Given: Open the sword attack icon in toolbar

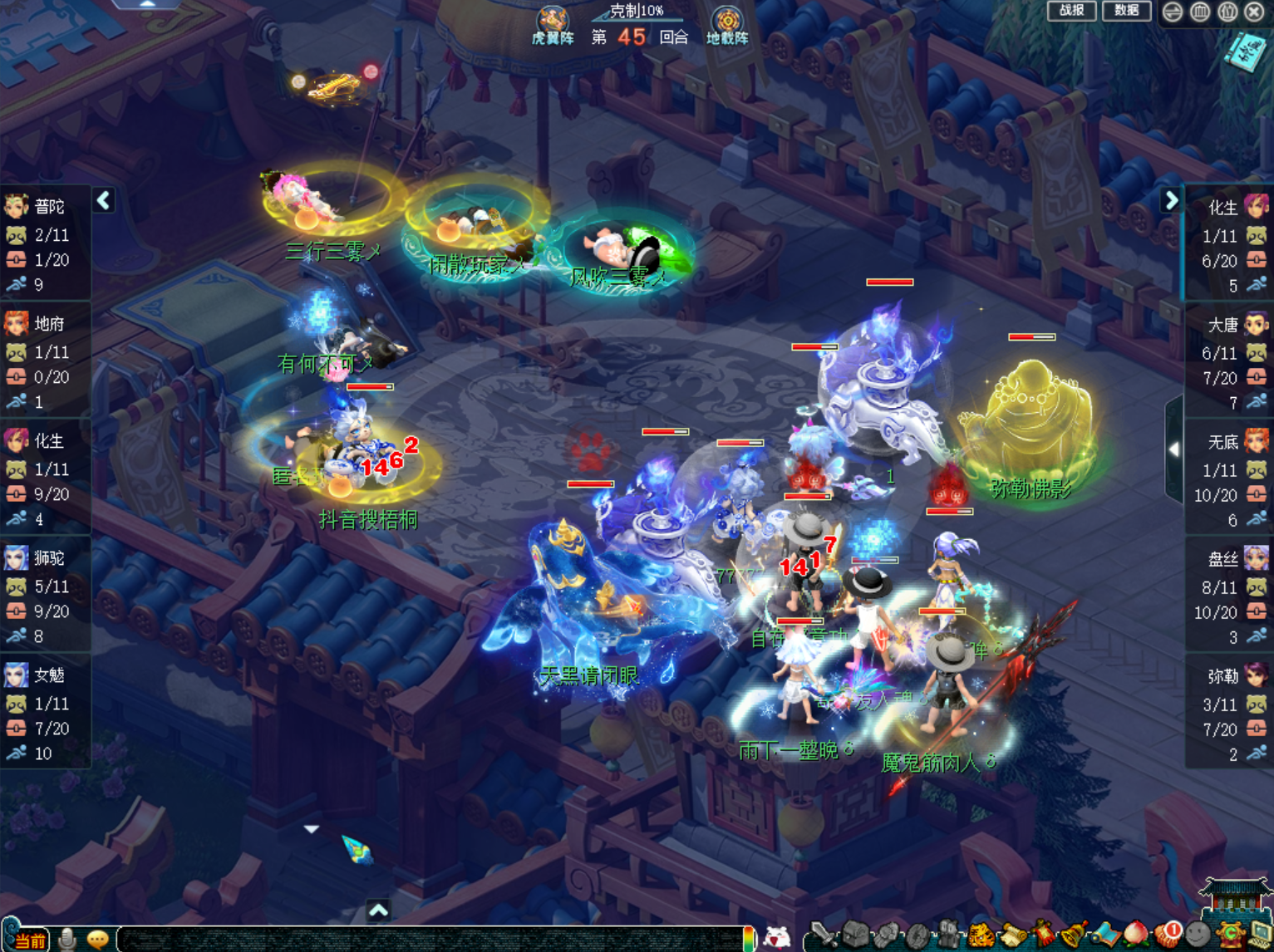Looking at the screenshot, I should pyautogui.click(x=823, y=935).
